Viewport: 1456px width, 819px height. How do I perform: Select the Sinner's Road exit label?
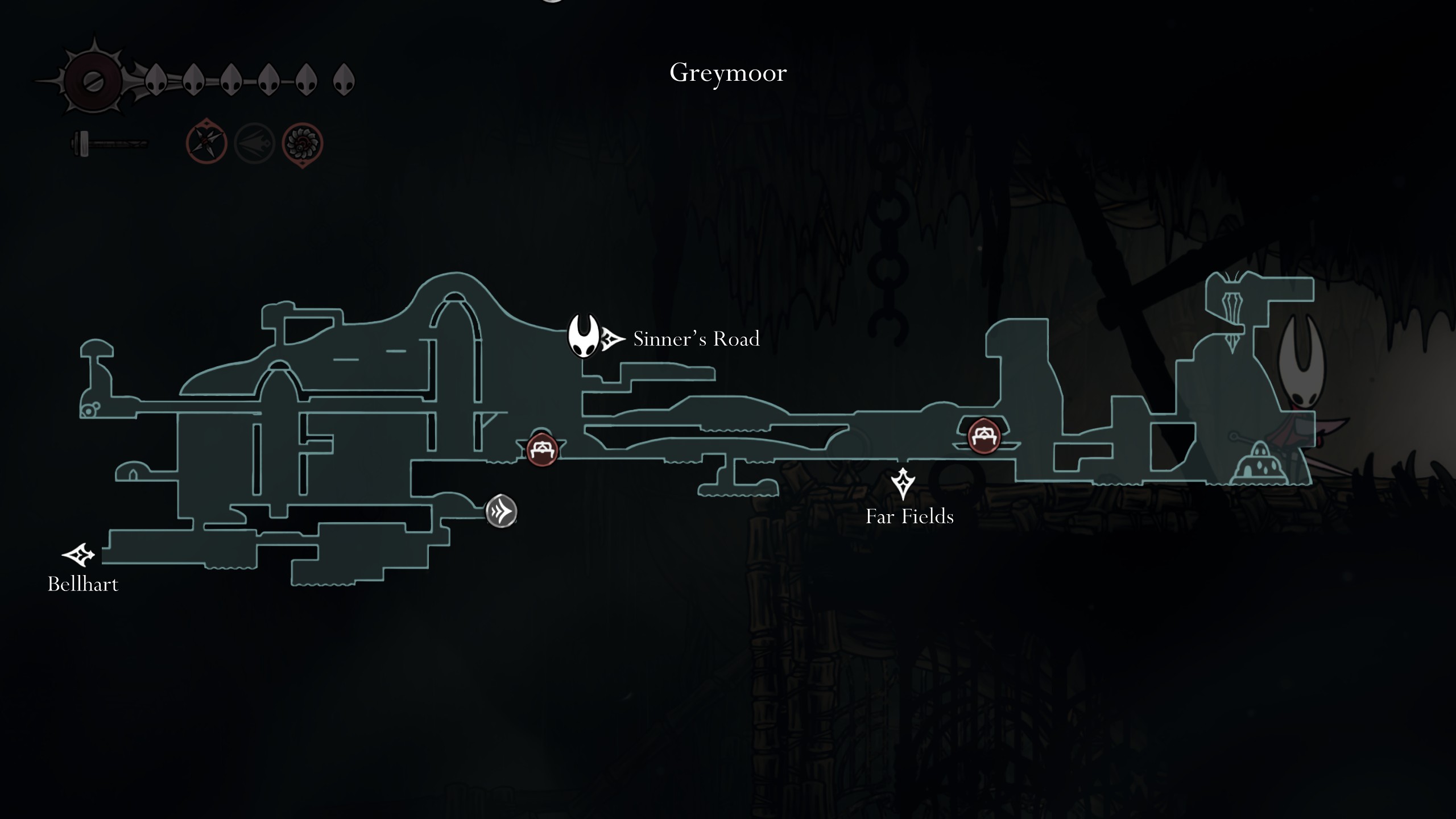696,339
